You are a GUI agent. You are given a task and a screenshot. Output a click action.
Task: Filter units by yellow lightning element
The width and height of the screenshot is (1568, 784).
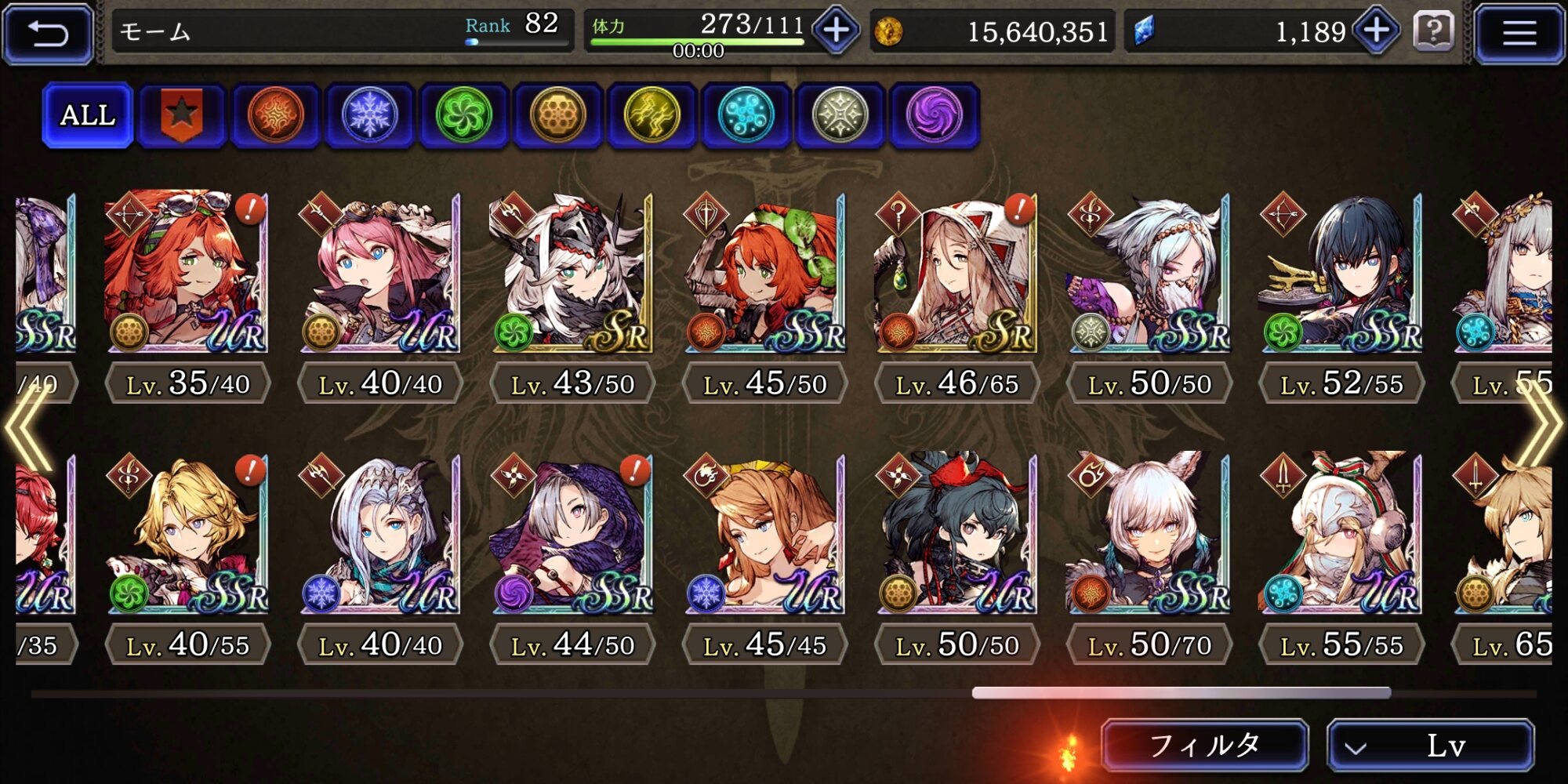(x=652, y=115)
